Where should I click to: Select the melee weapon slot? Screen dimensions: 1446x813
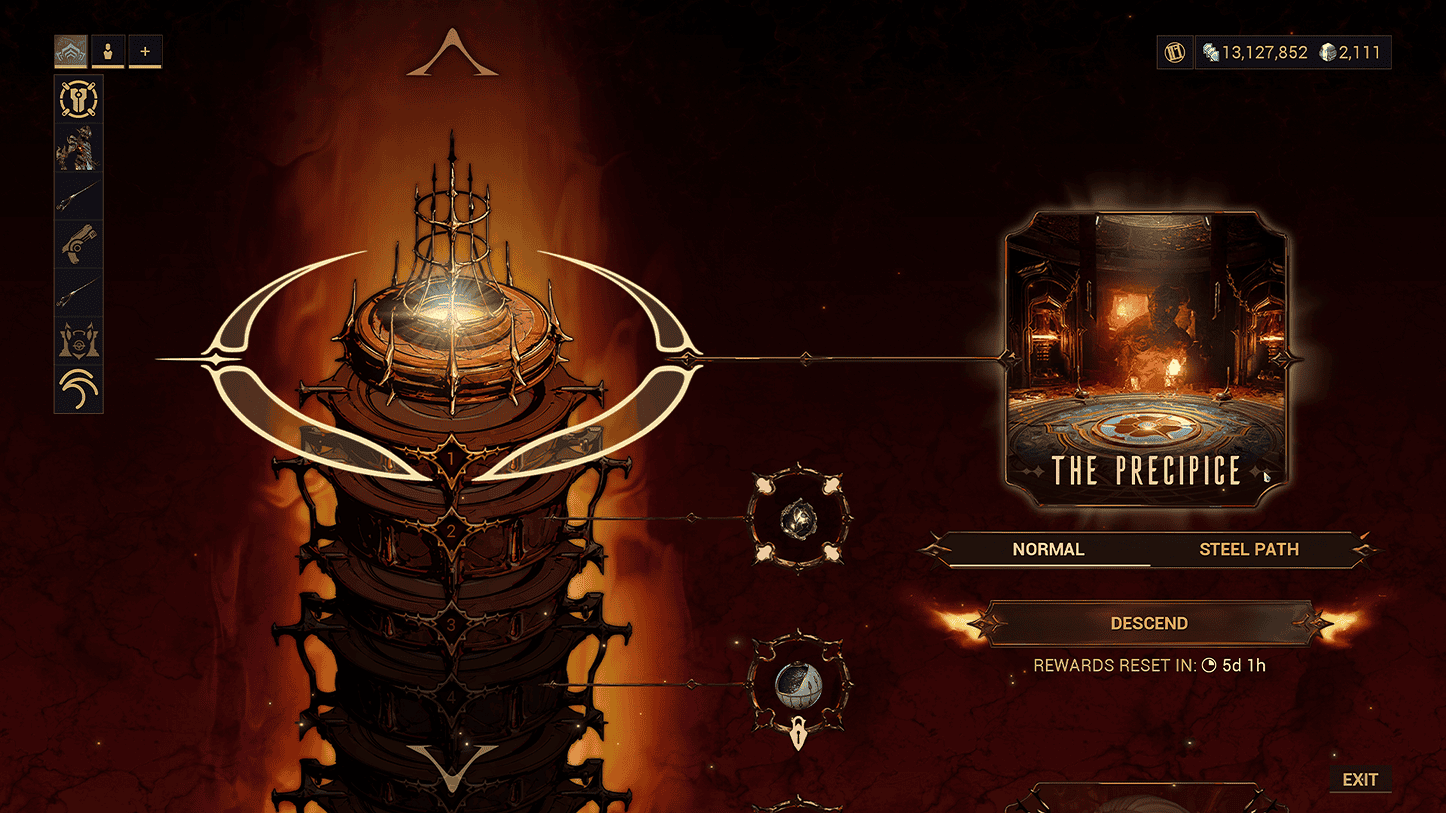pos(78,292)
